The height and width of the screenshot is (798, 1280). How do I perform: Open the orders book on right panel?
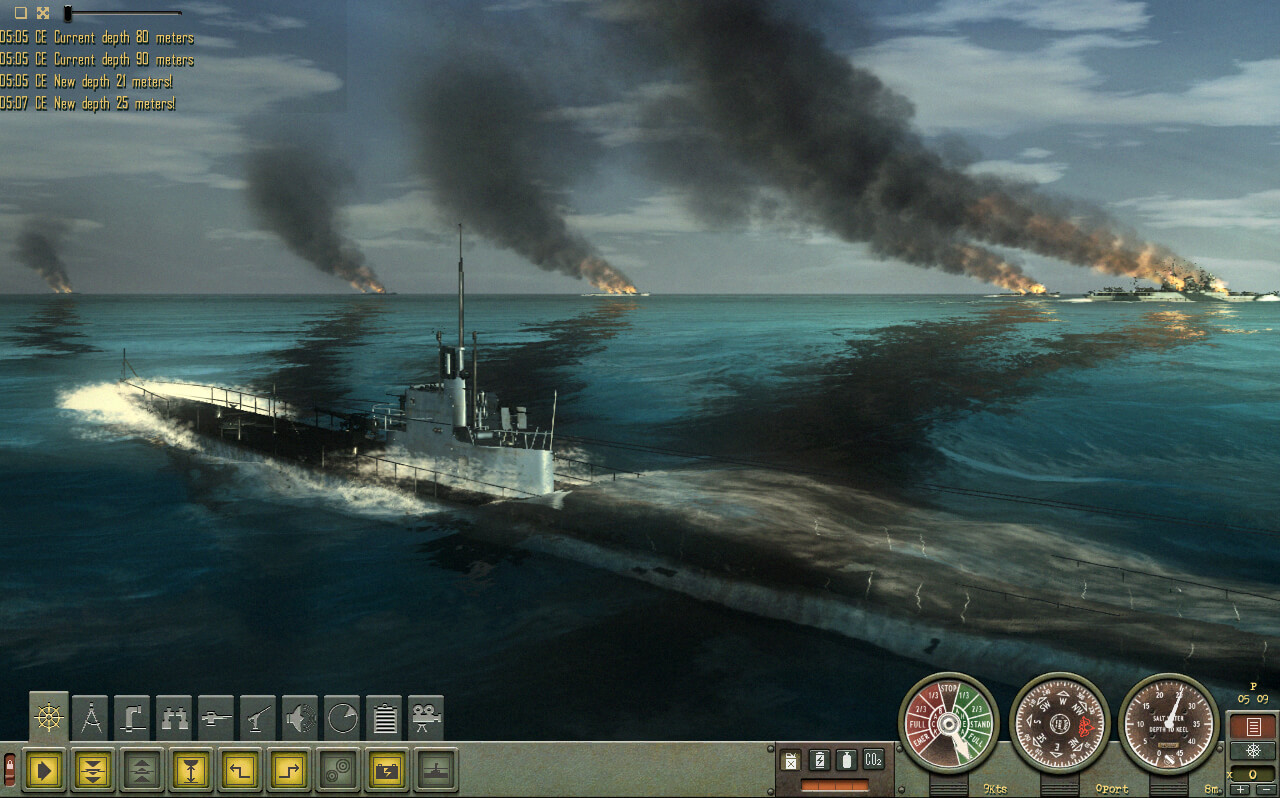coord(1252,726)
